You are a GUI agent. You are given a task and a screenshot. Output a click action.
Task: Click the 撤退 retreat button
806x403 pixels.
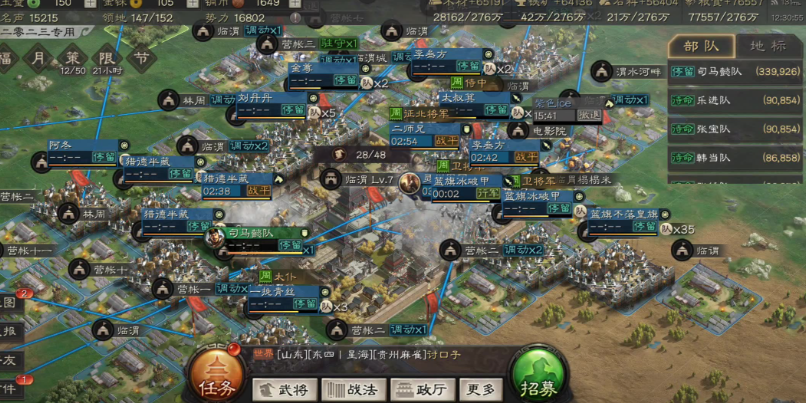(589, 115)
